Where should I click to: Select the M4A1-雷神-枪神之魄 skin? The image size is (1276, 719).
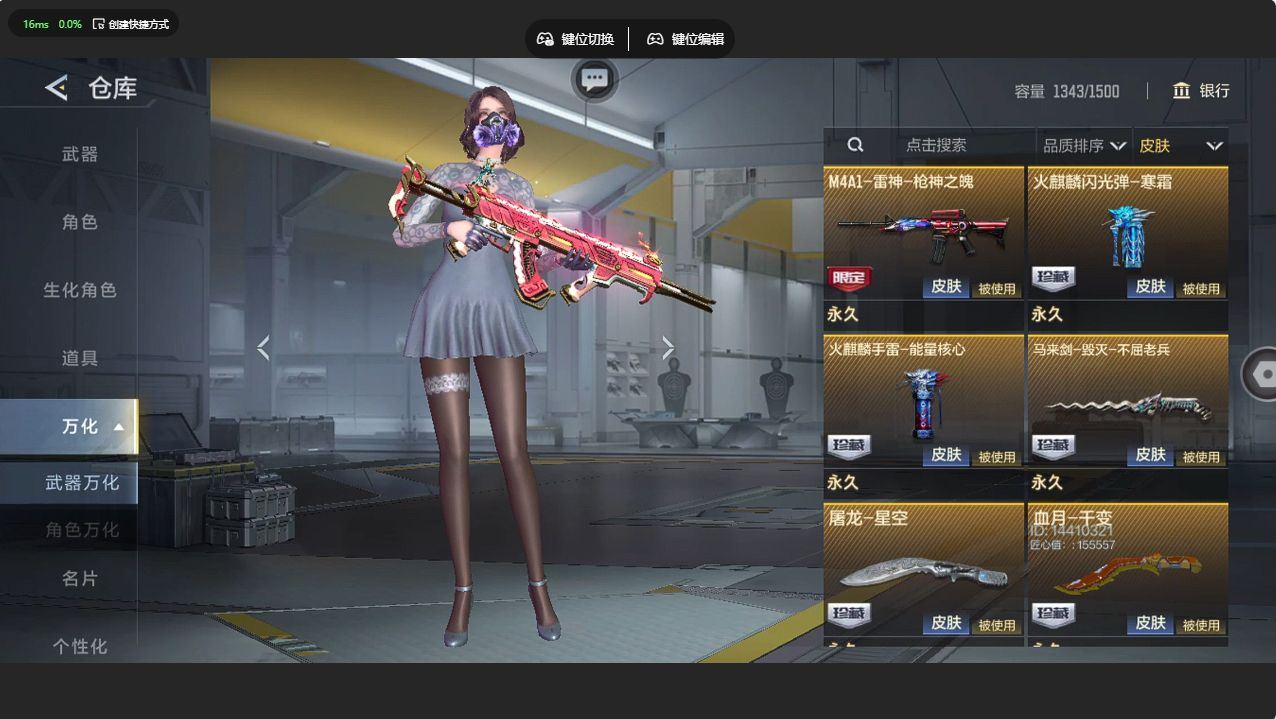coord(923,235)
